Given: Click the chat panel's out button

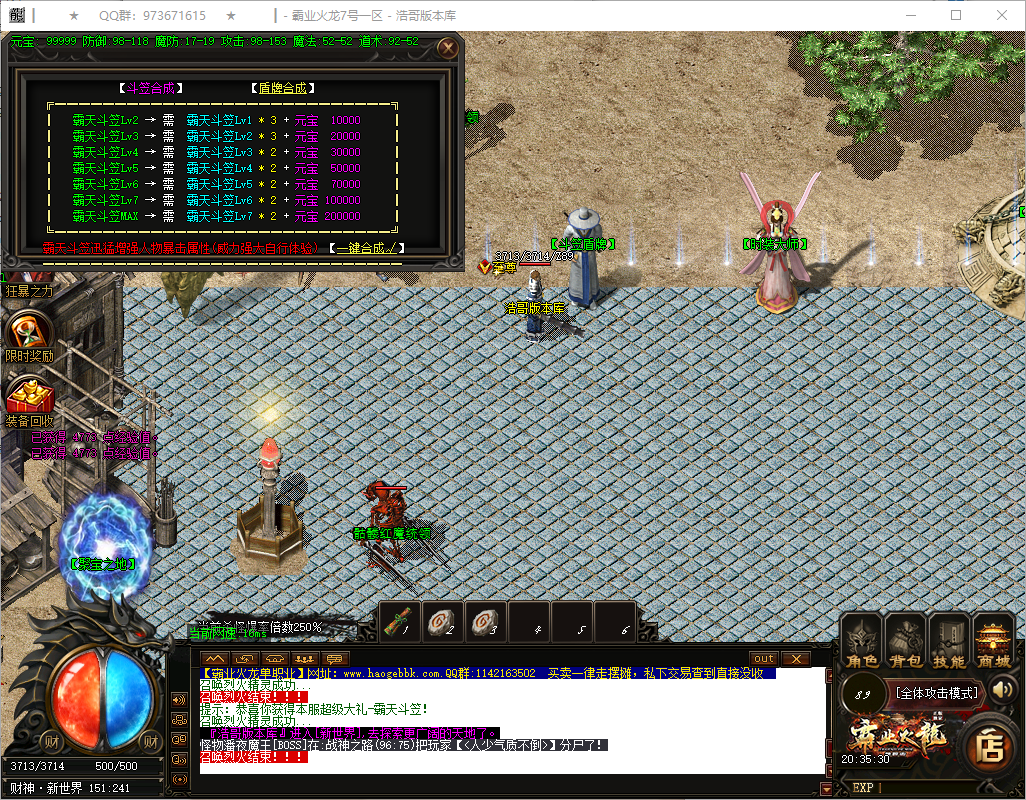Looking at the screenshot, I should (x=763, y=658).
